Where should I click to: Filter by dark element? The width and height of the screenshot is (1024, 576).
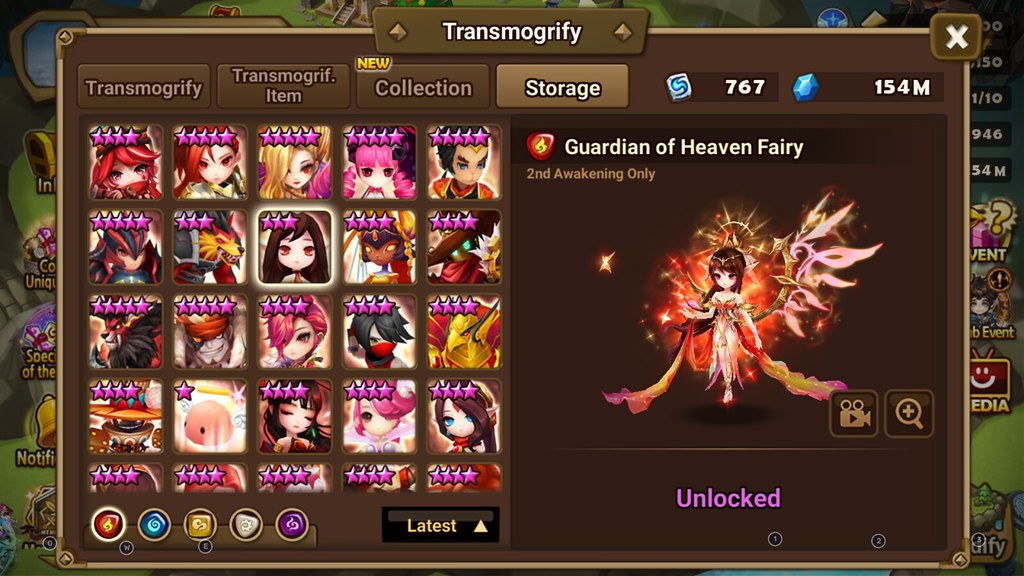(x=291, y=523)
